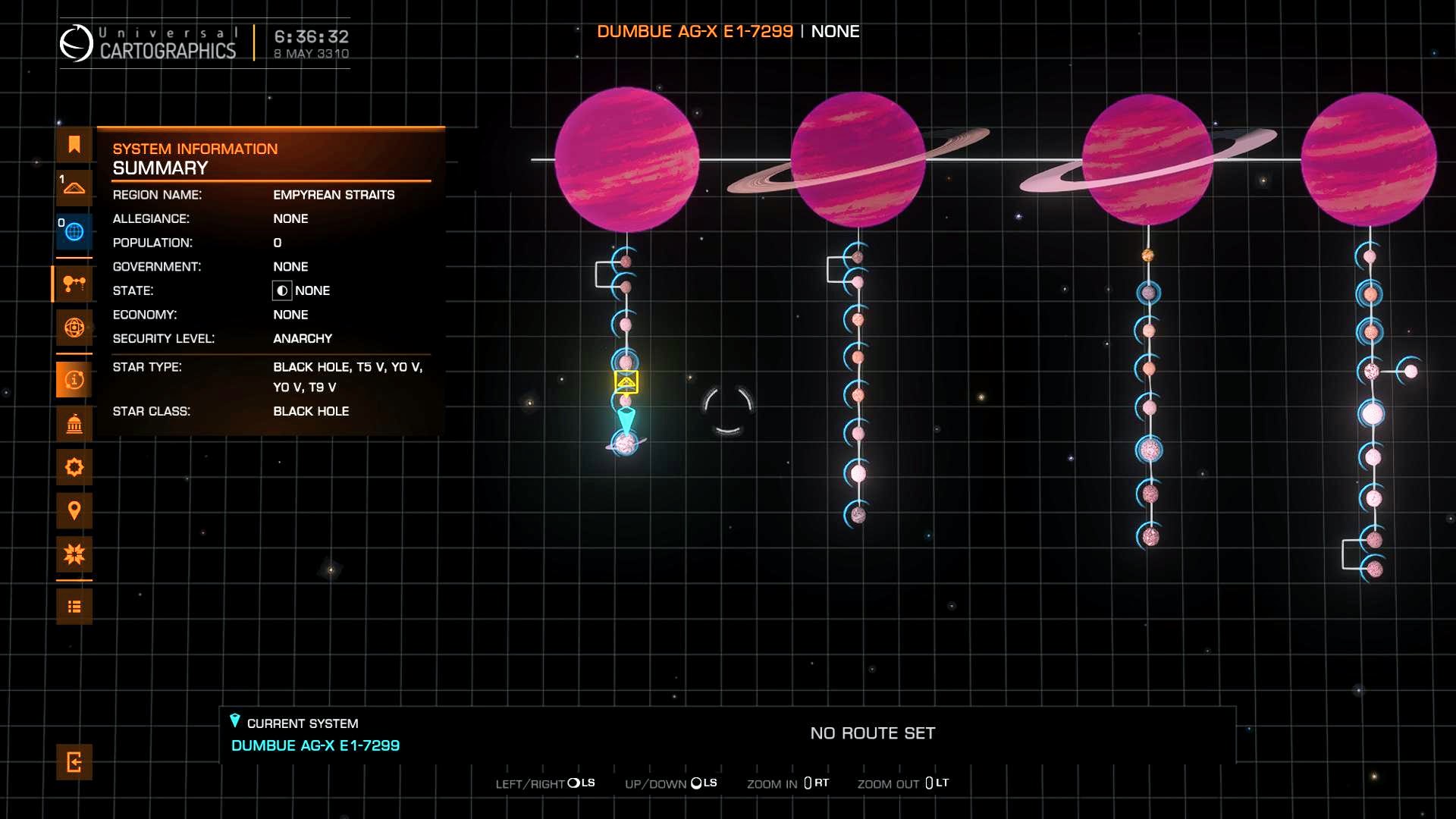Click the current system name DUMBUE AG-X E1-7299
Screen dimensions: 1456x819
point(315,745)
